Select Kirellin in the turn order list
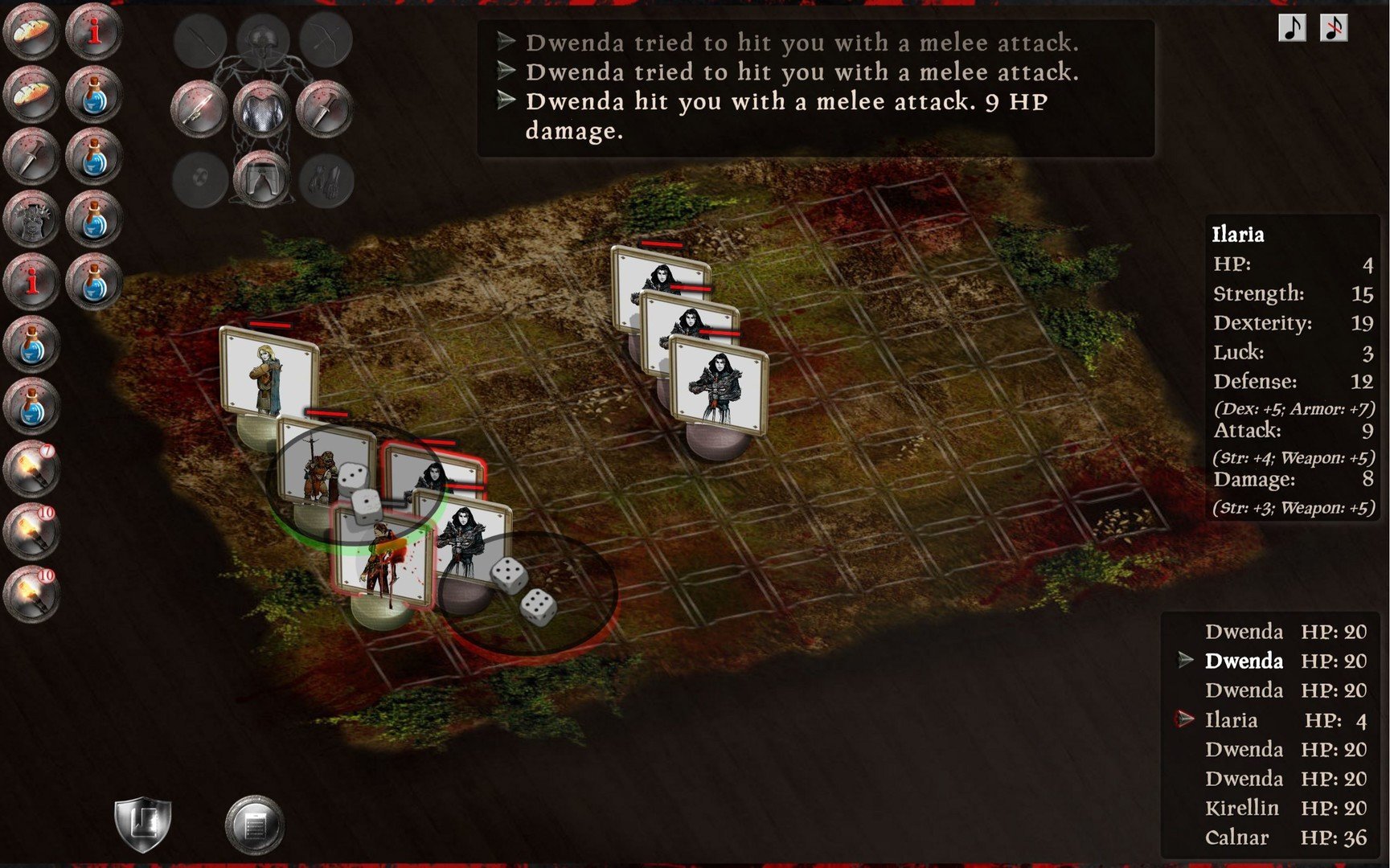The width and height of the screenshot is (1390, 868). [x=1241, y=808]
